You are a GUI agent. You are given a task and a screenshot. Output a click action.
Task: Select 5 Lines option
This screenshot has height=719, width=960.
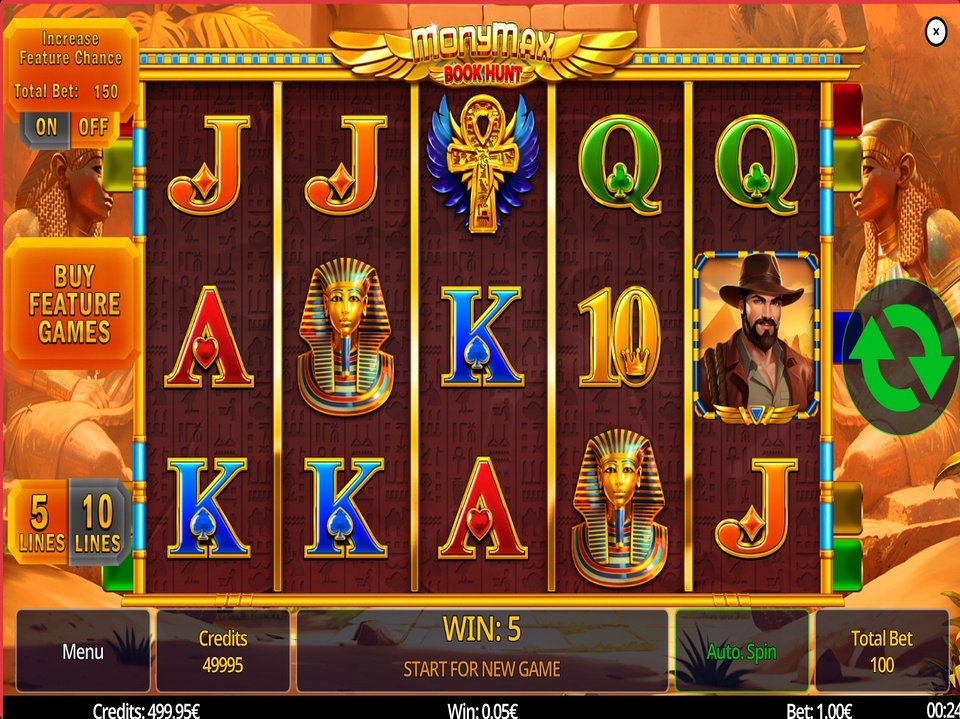pos(39,524)
